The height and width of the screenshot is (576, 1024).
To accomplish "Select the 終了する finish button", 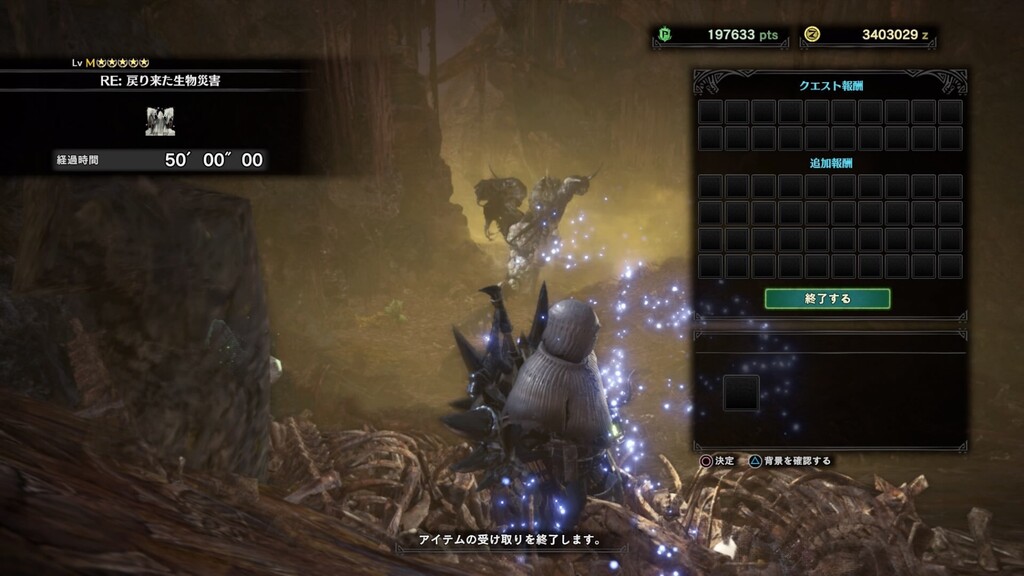I will [x=827, y=298].
